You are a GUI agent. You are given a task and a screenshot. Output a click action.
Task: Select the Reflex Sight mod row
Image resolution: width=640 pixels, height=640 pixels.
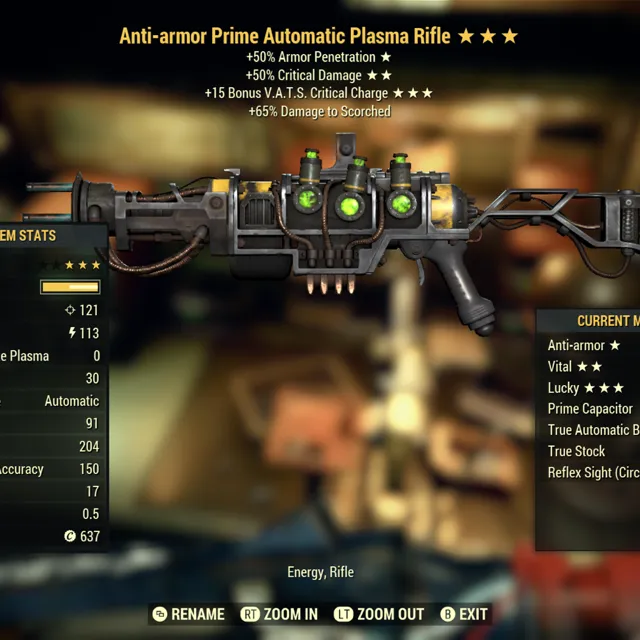[593, 472]
